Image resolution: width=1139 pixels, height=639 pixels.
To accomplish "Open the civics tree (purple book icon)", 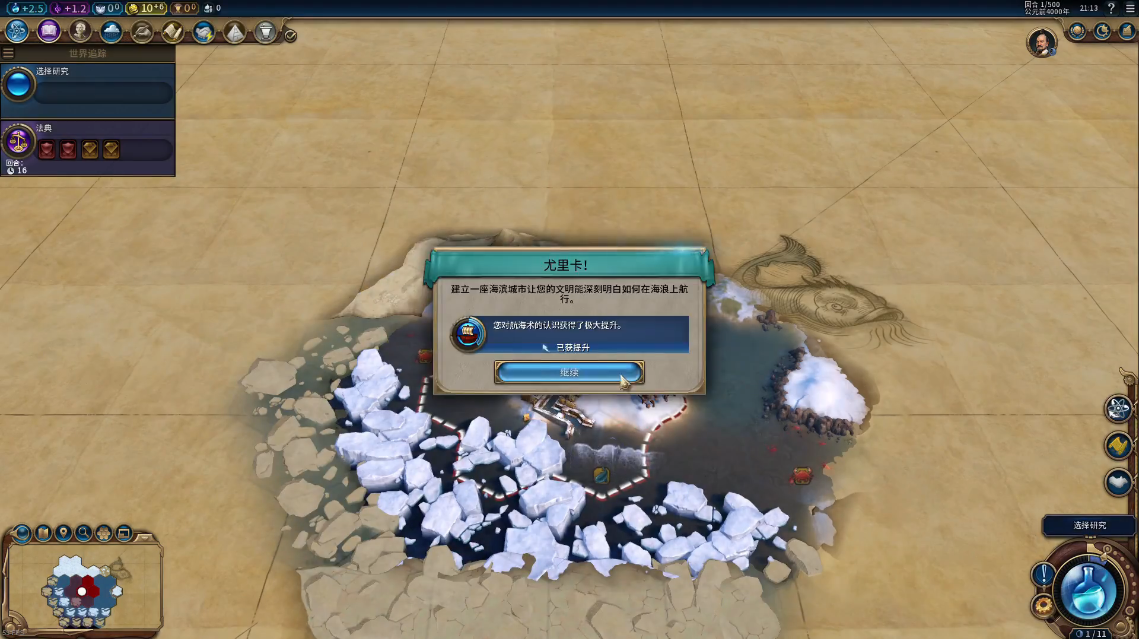I will click(x=49, y=31).
